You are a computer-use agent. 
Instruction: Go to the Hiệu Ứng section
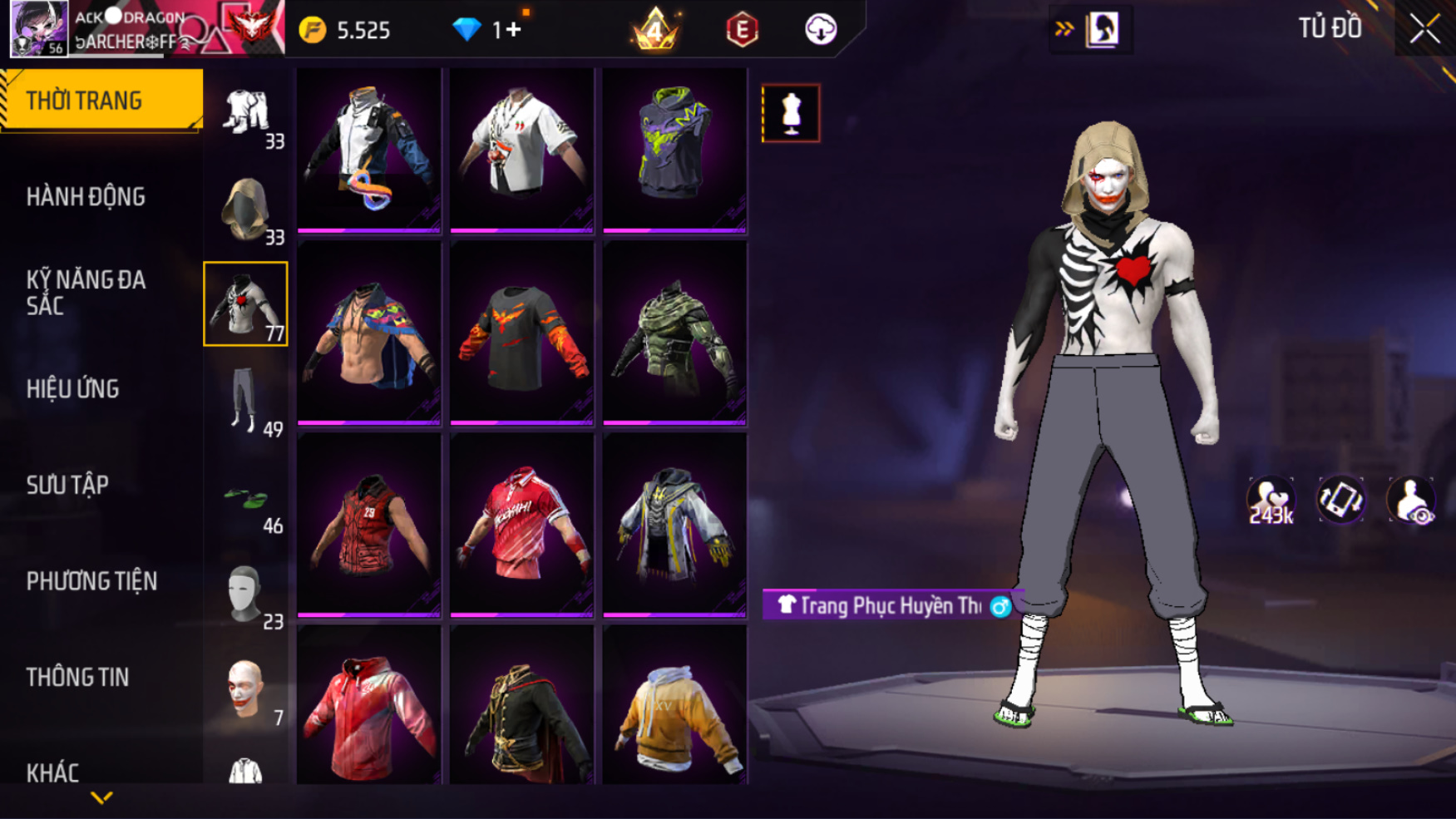[x=73, y=389]
